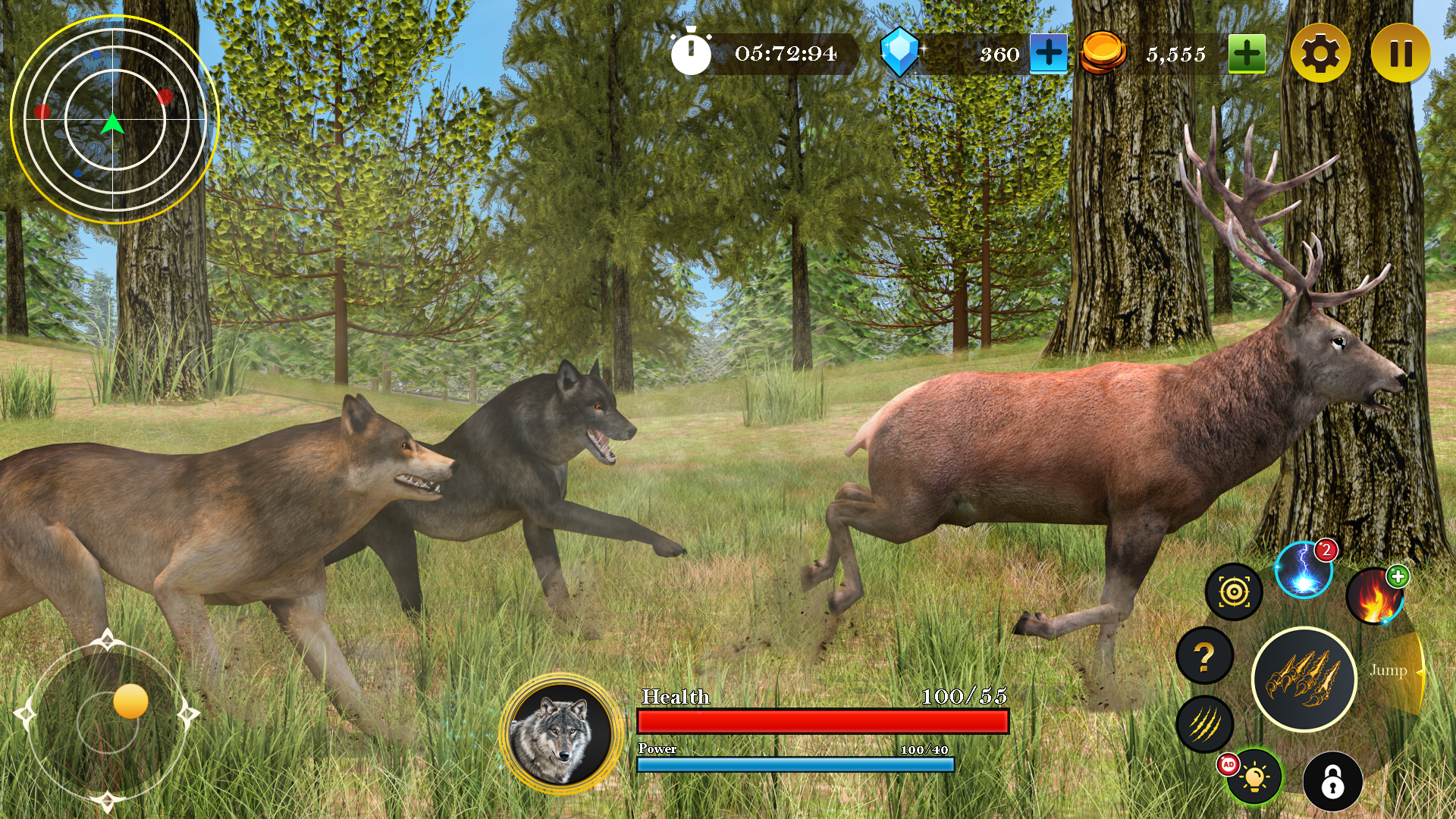Buy more gems with the blue plus
Viewport: 1456px width, 819px height.
[x=1048, y=53]
